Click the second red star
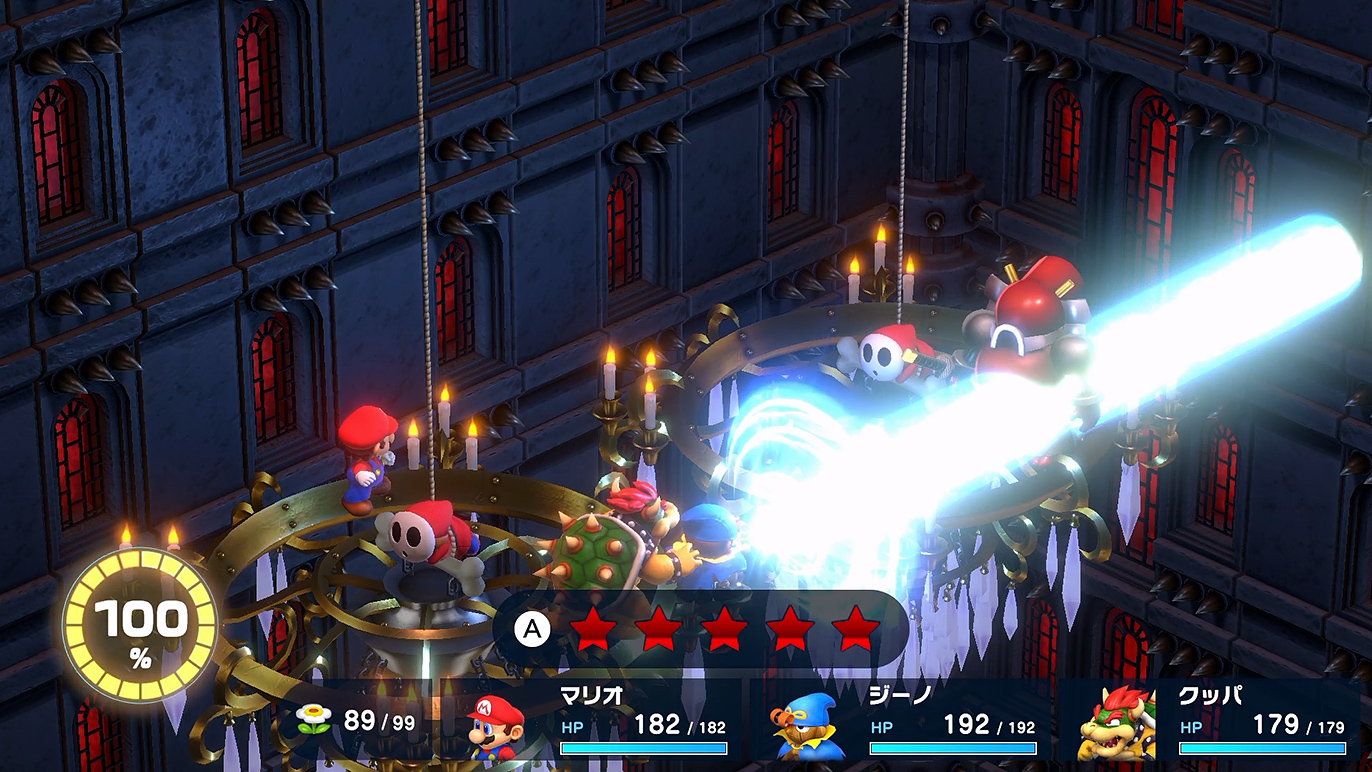 tap(660, 628)
